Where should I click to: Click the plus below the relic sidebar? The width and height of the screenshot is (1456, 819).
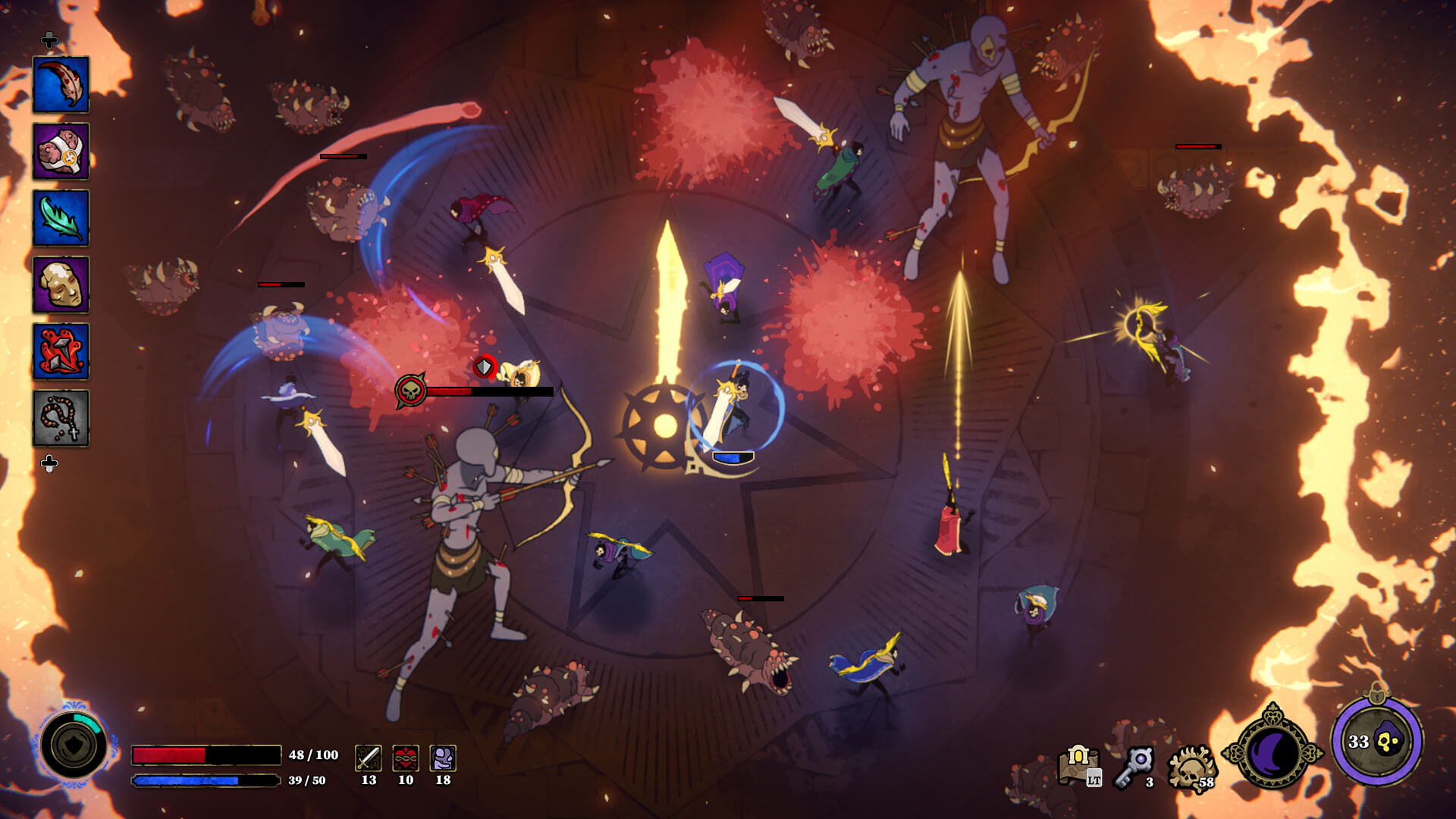tap(50, 459)
